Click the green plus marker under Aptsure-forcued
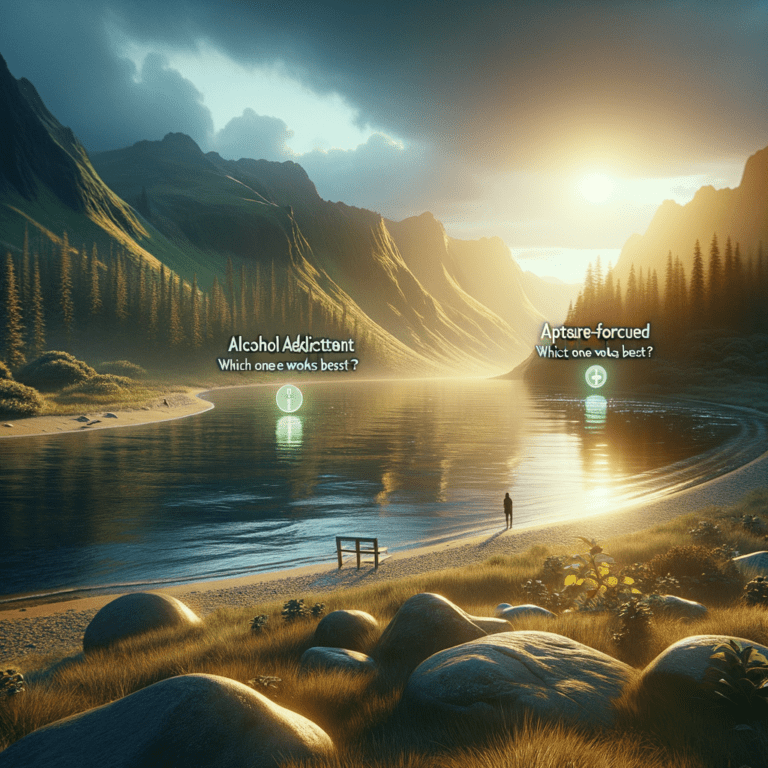The image size is (768, 768). [x=595, y=377]
